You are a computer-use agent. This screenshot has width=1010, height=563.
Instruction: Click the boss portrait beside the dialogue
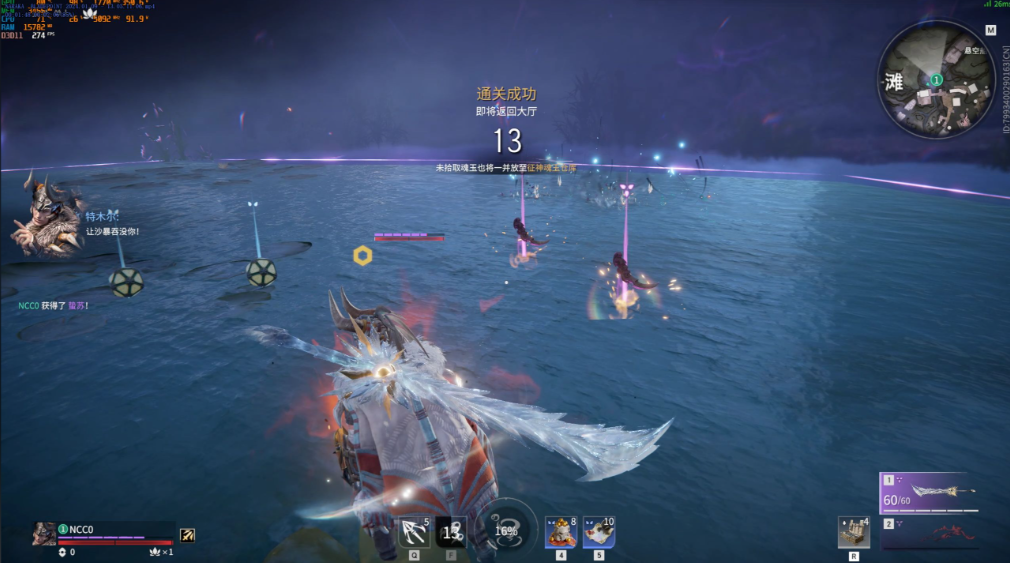(46, 215)
